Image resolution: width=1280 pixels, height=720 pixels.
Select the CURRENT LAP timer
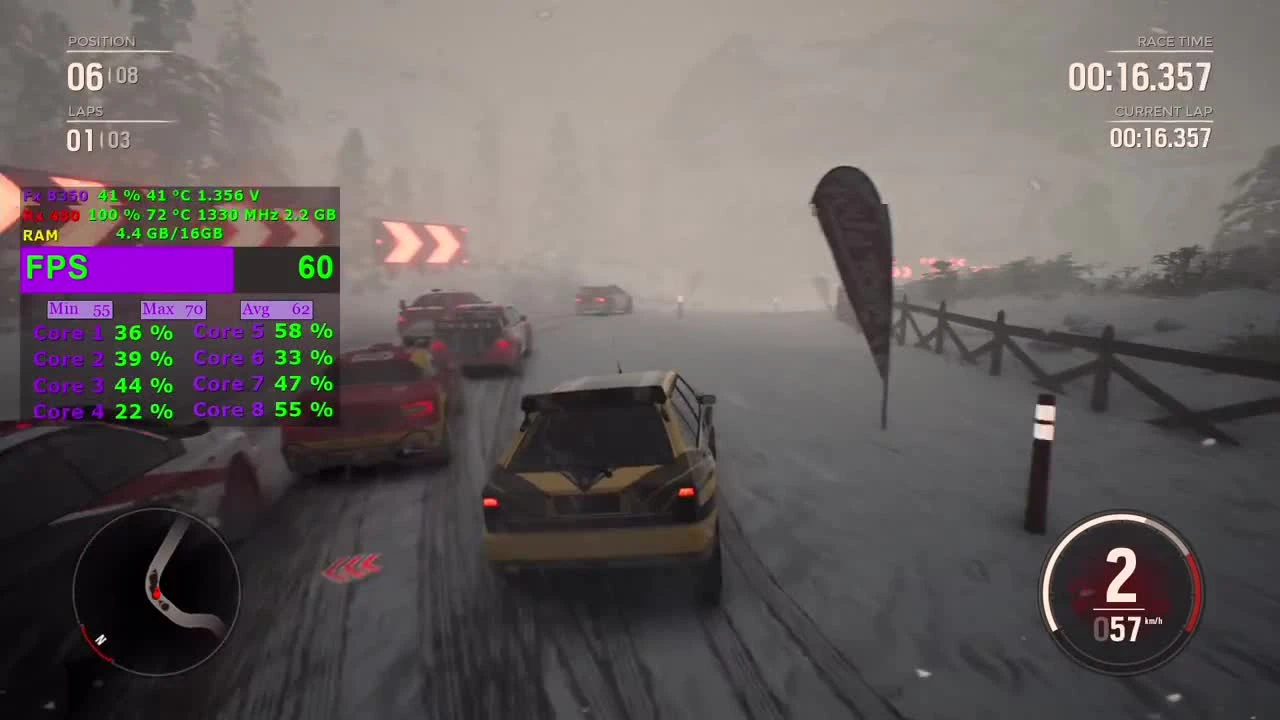click(1160, 139)
